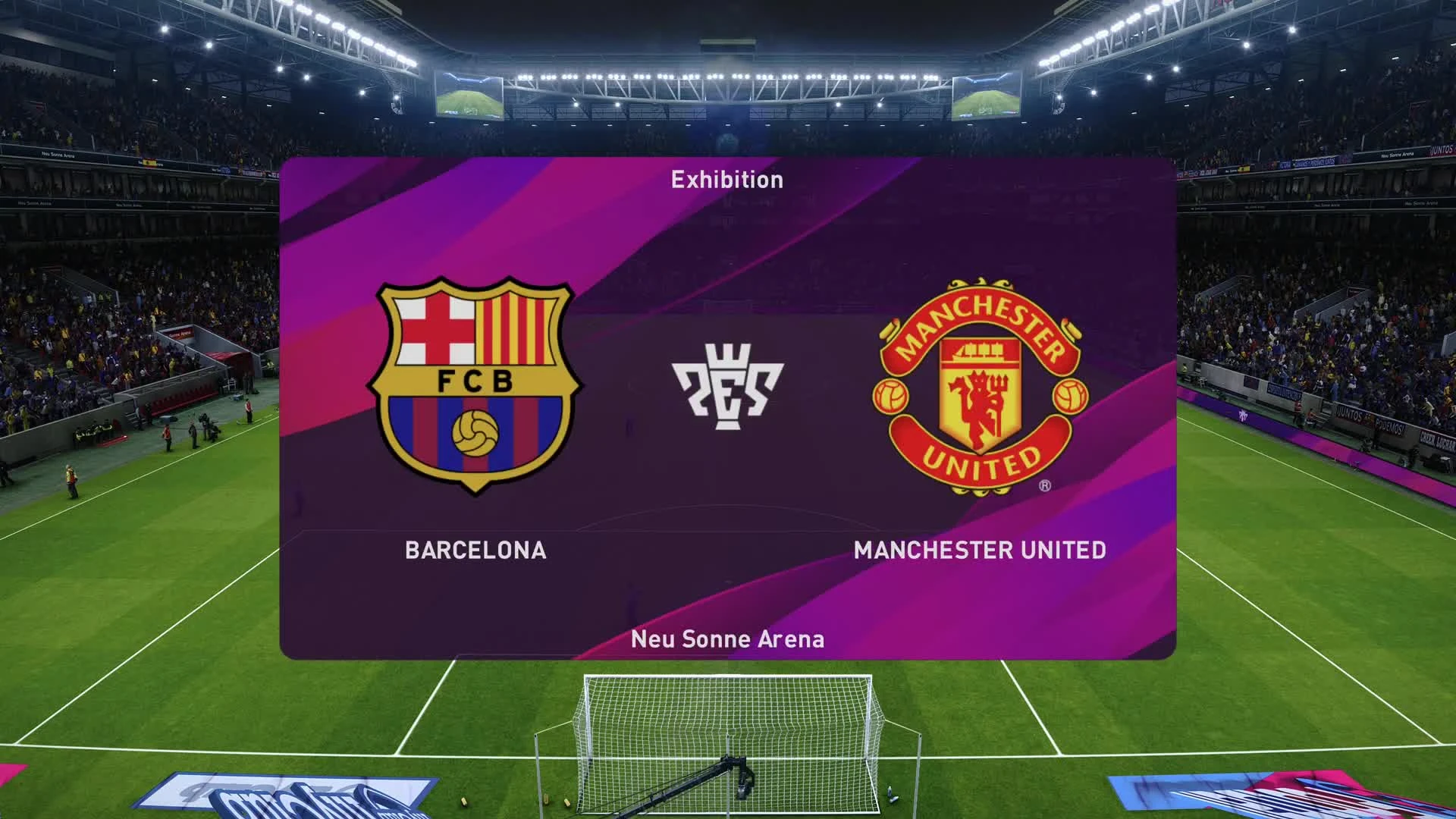Click the red devil in United's crest

coord(978,402)
